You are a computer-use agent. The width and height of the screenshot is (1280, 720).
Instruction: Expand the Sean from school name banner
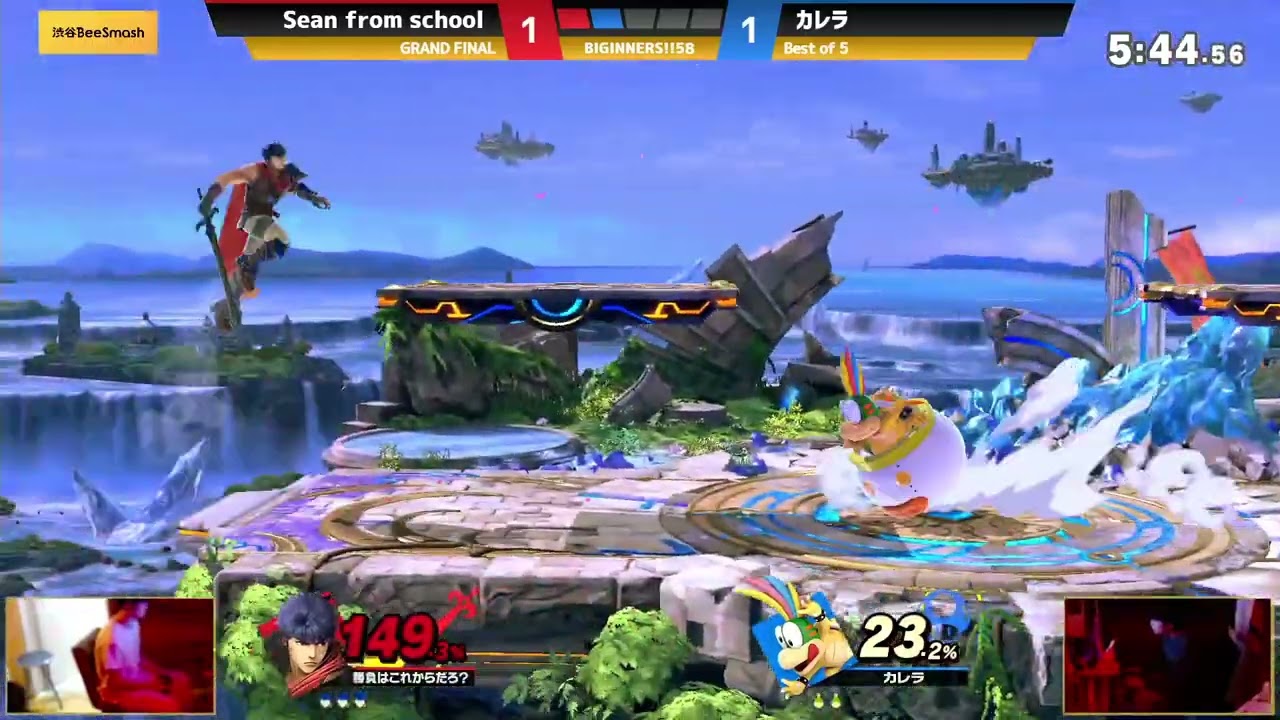coord(382,19)
